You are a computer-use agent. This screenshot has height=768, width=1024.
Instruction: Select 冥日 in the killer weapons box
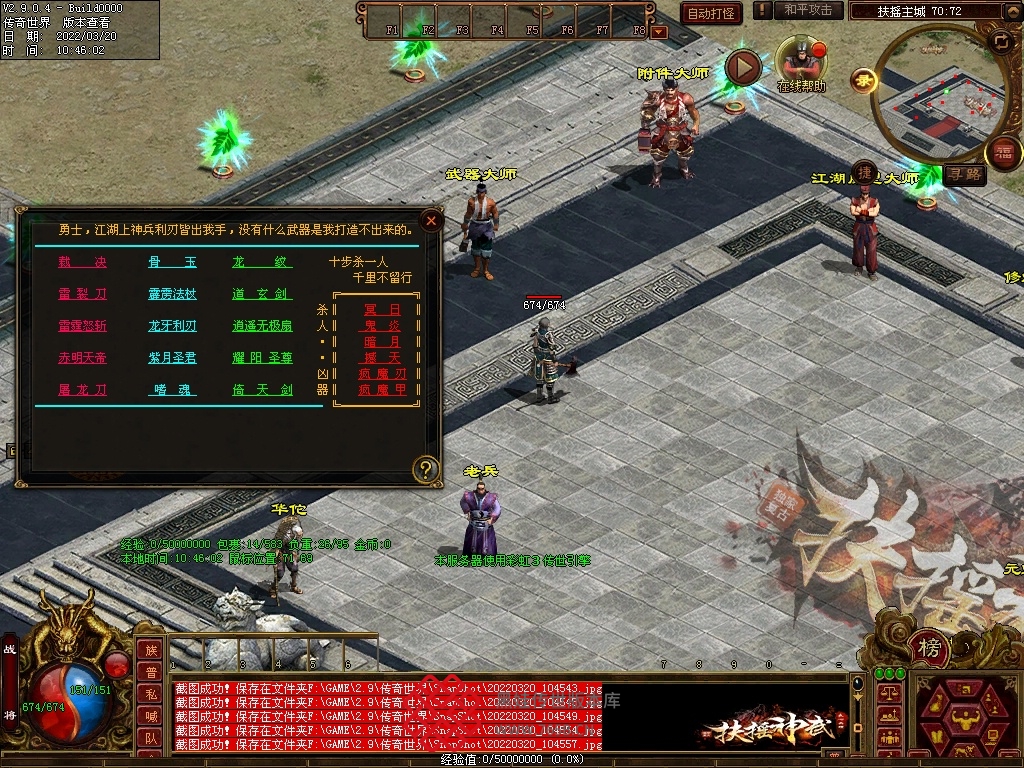(382, 310)
